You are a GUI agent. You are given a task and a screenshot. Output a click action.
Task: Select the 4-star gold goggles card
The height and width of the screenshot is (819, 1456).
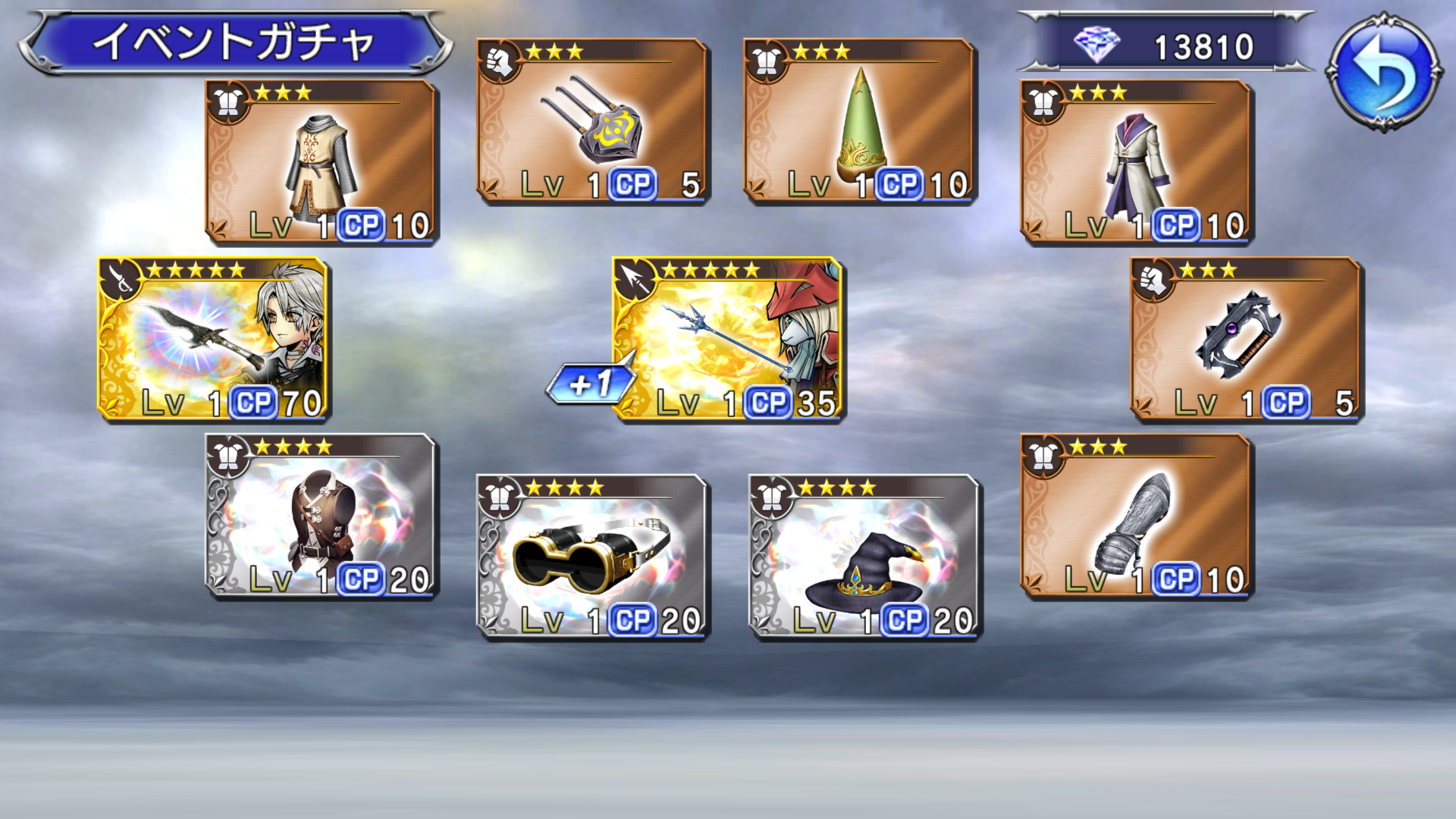[592, 557]
